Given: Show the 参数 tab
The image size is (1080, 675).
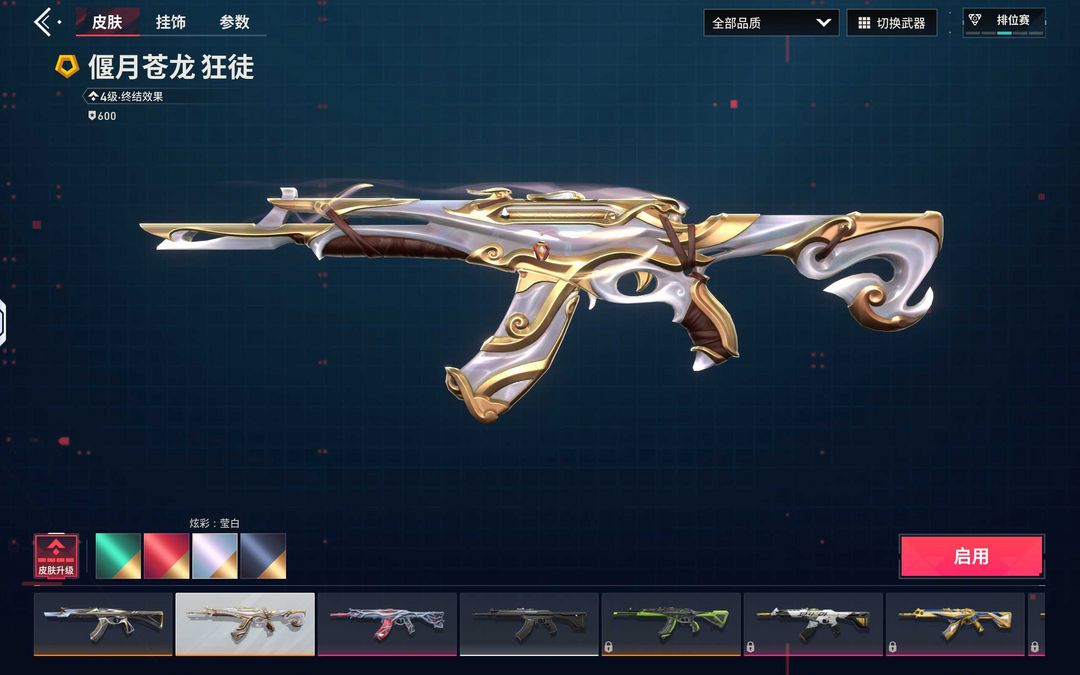Looking at the screenshot, I should point(235,22).
